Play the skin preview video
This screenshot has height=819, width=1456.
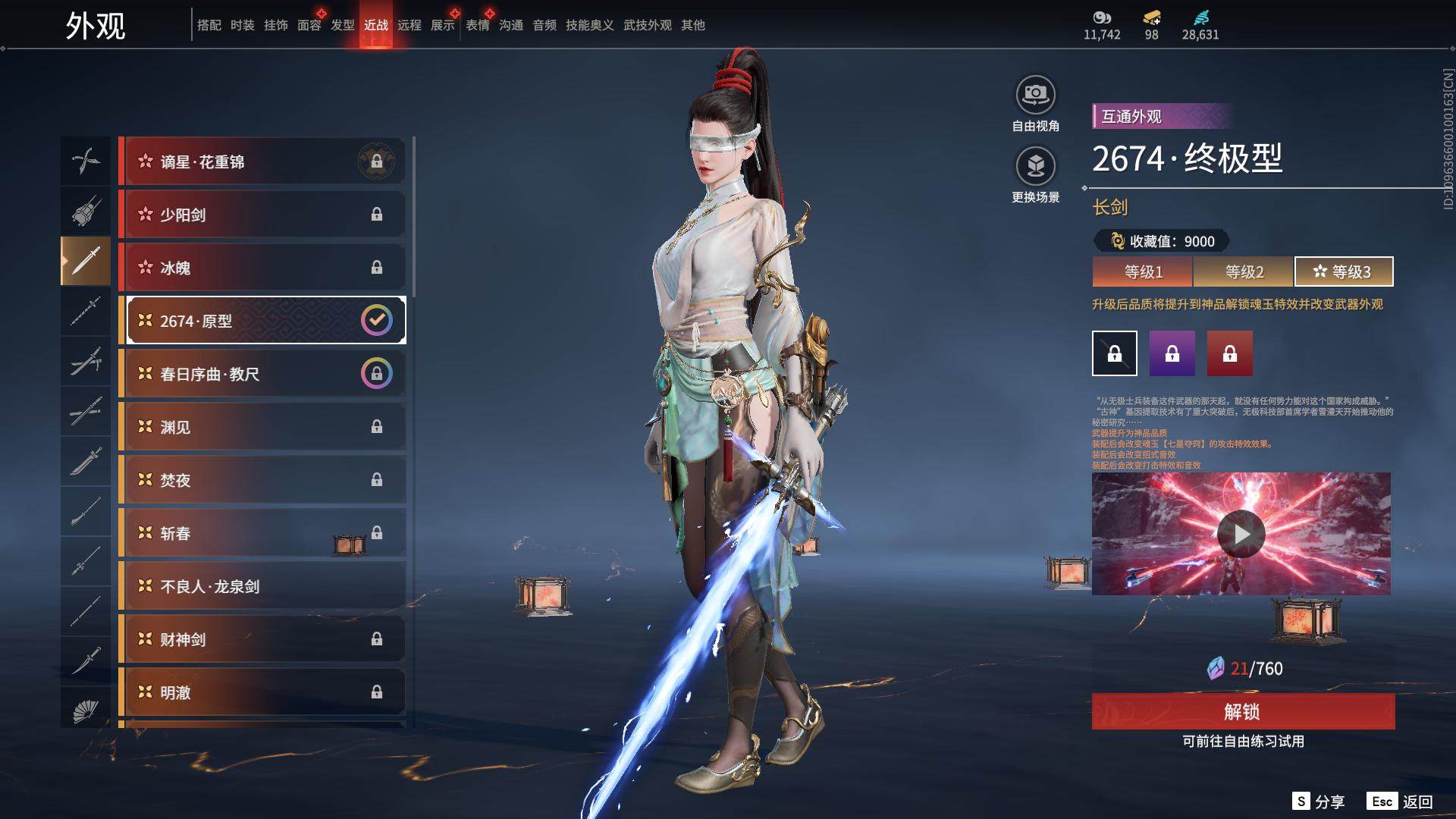pyautogui.click(x=1241, y=534)
